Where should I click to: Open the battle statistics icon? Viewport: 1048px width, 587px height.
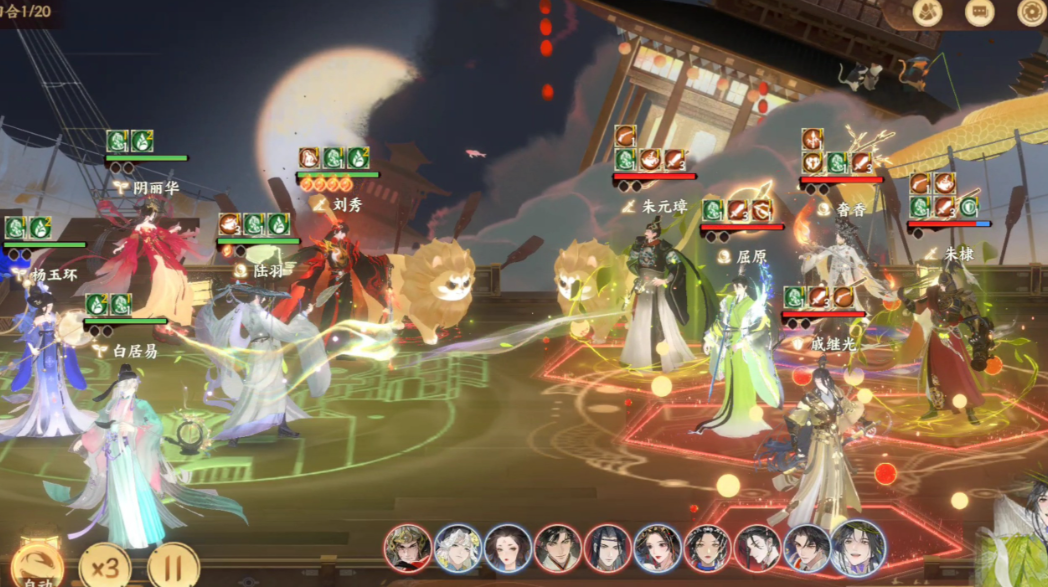tap(927, 12)
